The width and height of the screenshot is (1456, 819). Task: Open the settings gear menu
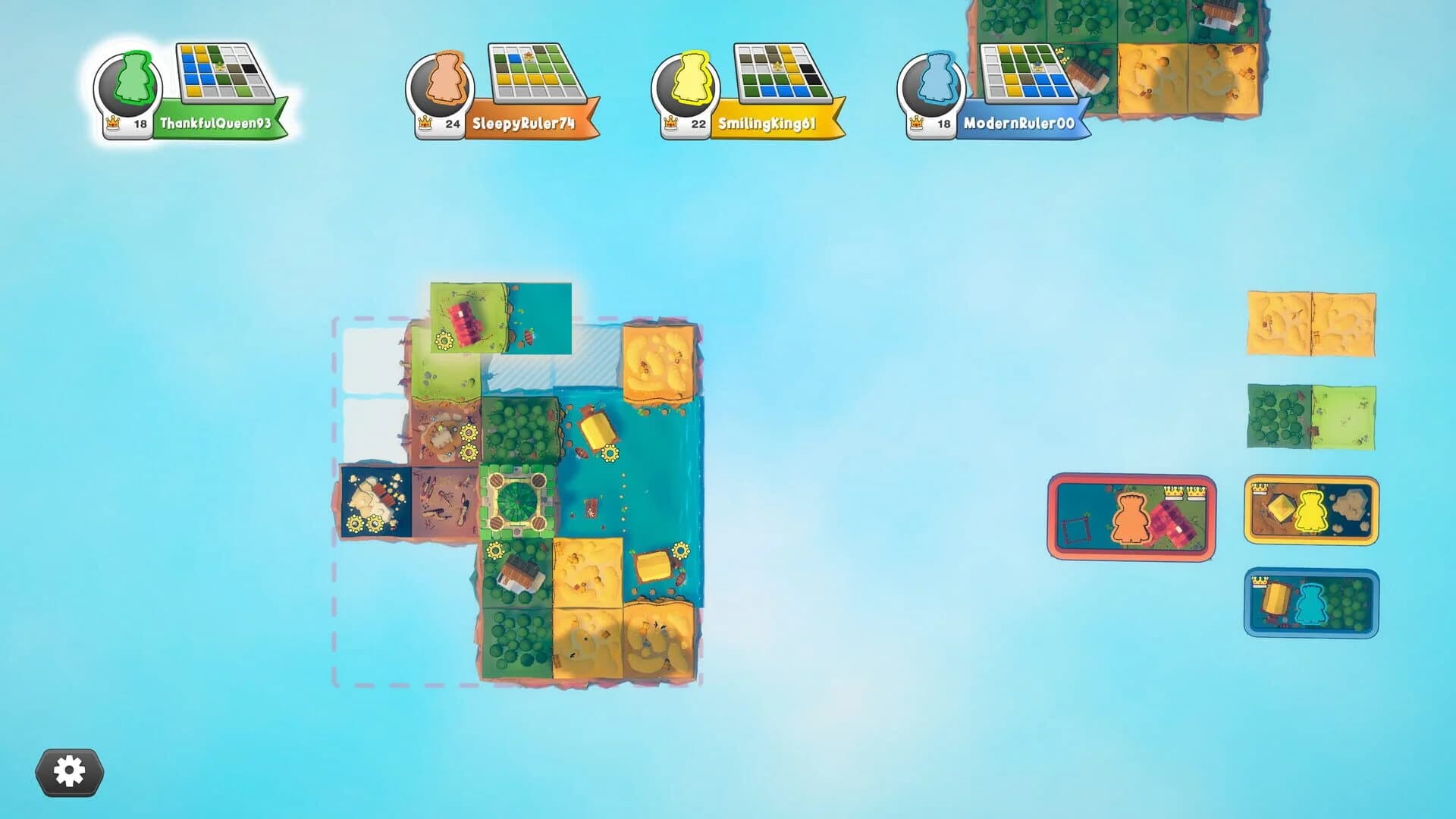coord(71,771)
